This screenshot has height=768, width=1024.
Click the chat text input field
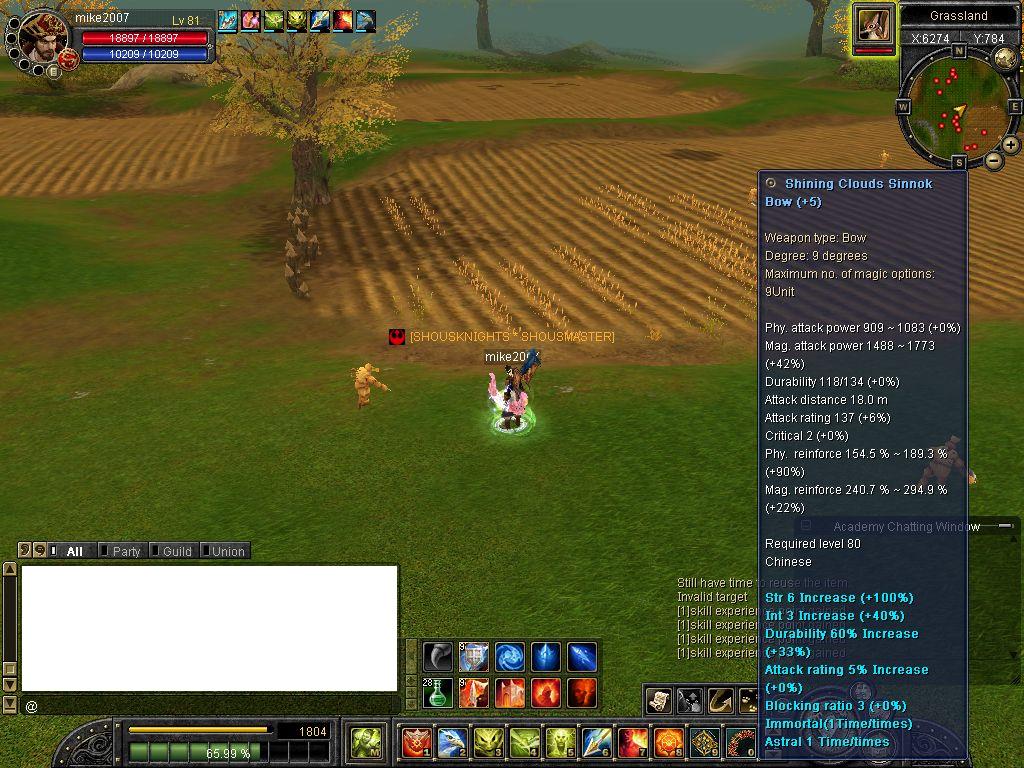click(210, 706)
